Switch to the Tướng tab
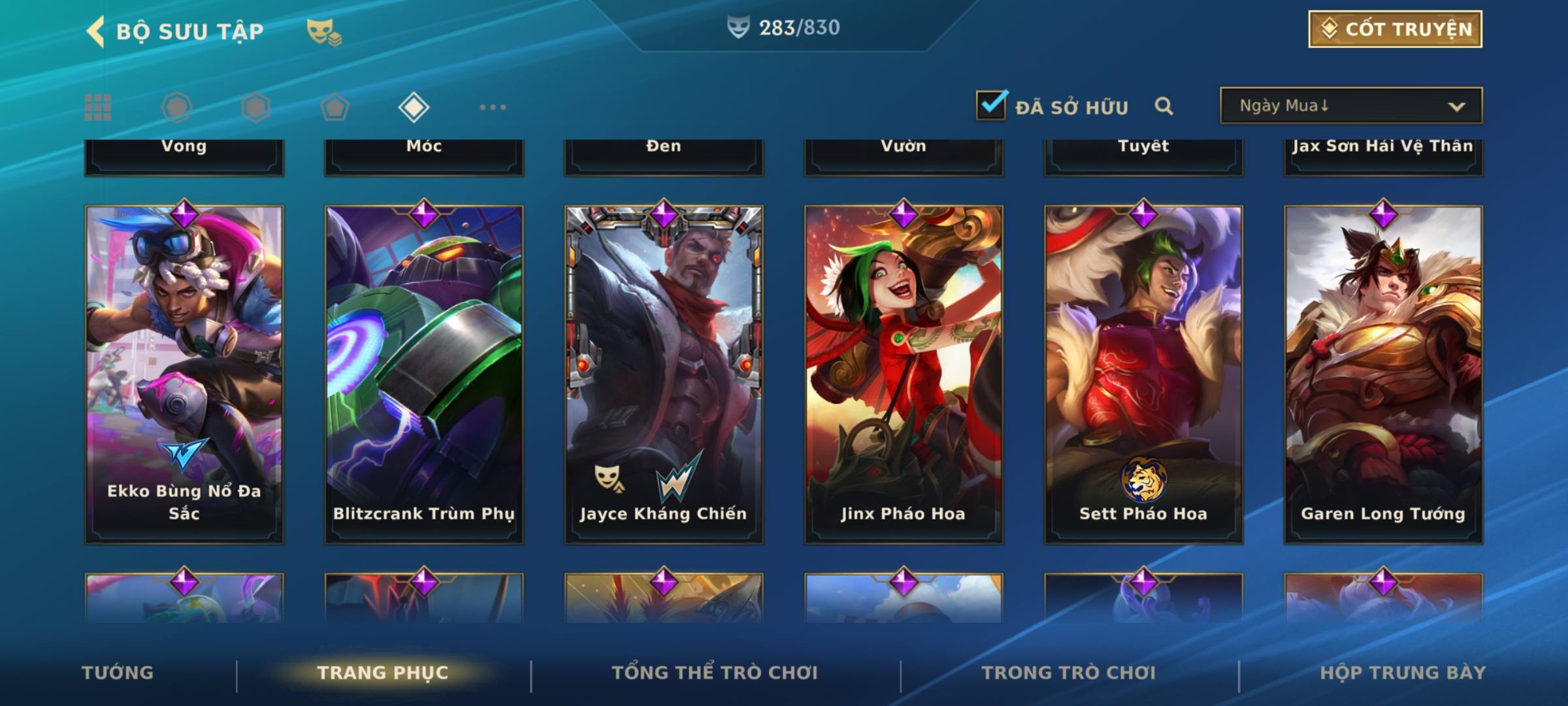The width and height of the screenshot is (1568, 706). coord(118,673)
